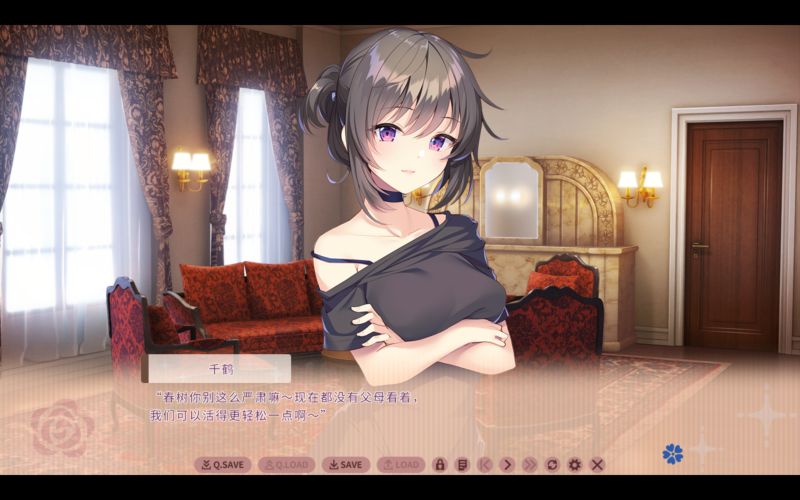Open the SAVE menu
The height and width of the screenshot is (500, 800).
coord(345,464)
